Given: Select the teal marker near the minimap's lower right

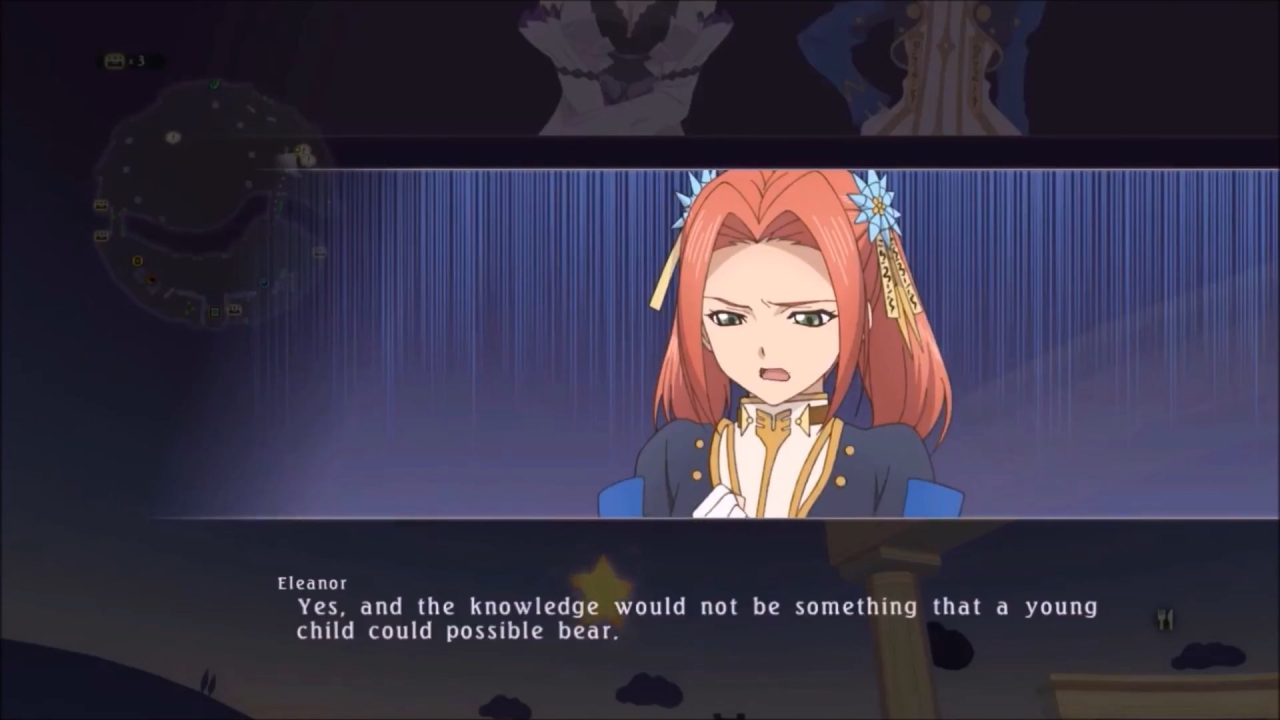Looking at the screenshot, I should click(263, 282).
